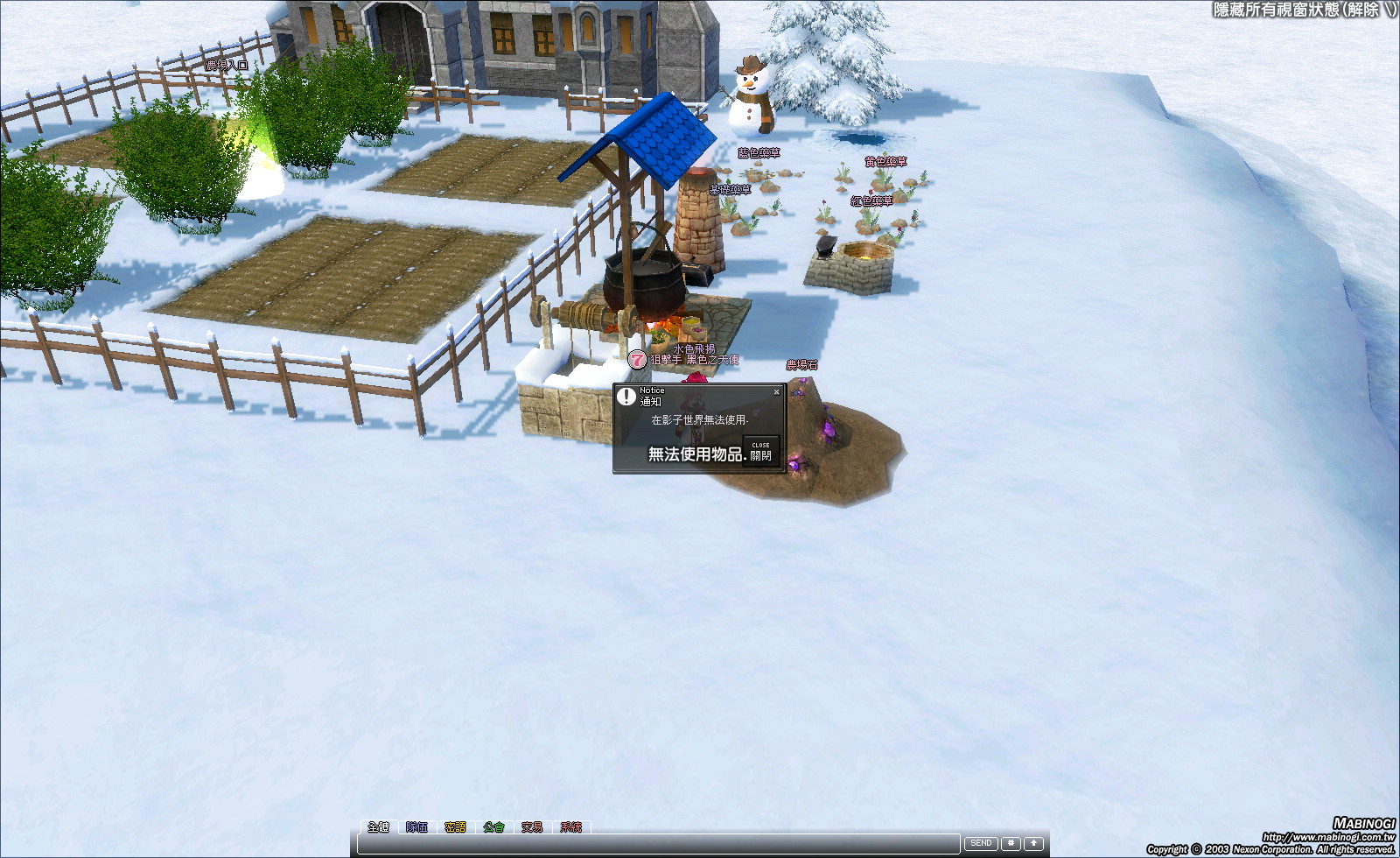Select the 隊伍 party chat tab
Image resolution: width=1400 pixels, height=858 pixels.
tap(416, 826)
